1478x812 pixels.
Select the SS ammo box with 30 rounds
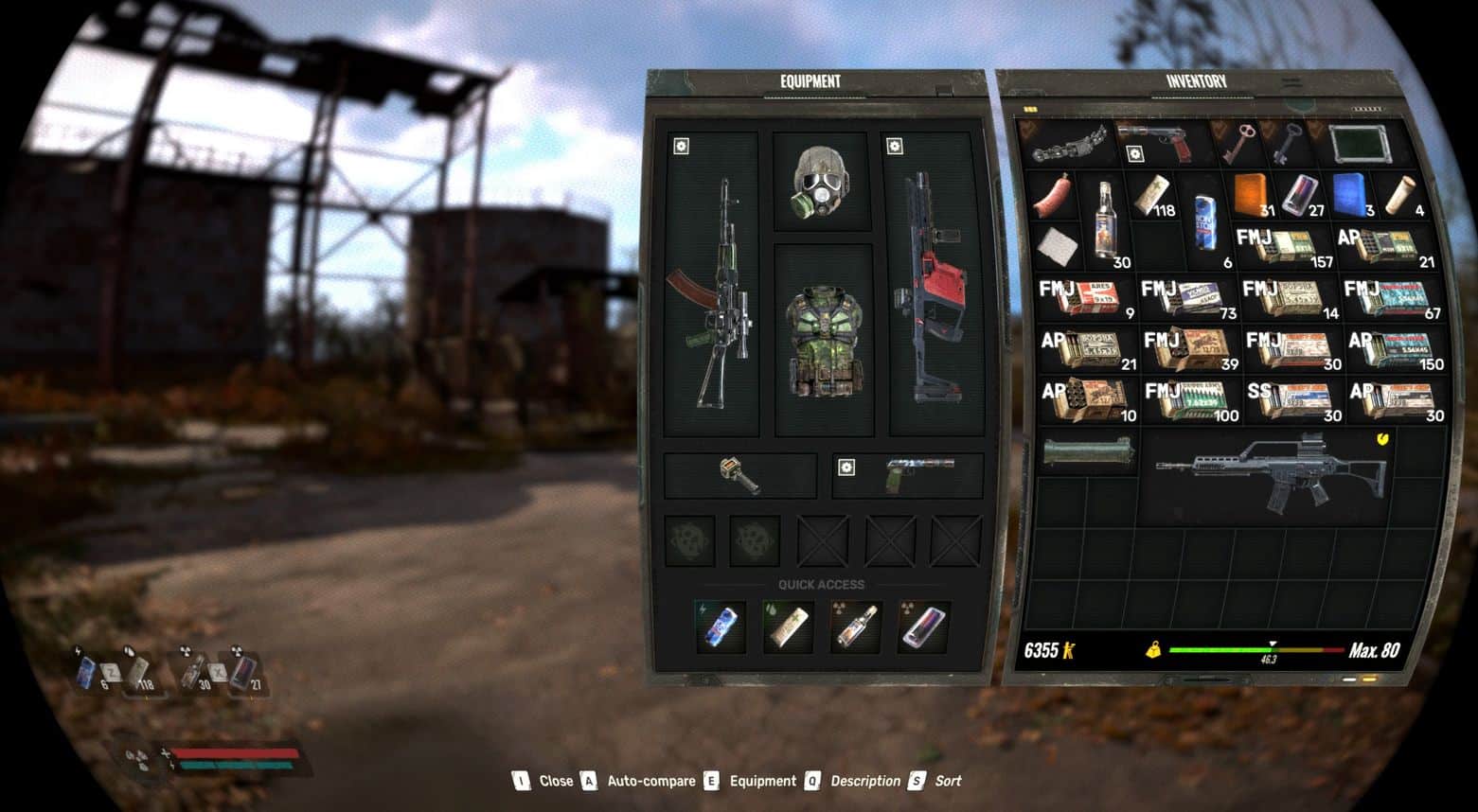[1292, 401]
